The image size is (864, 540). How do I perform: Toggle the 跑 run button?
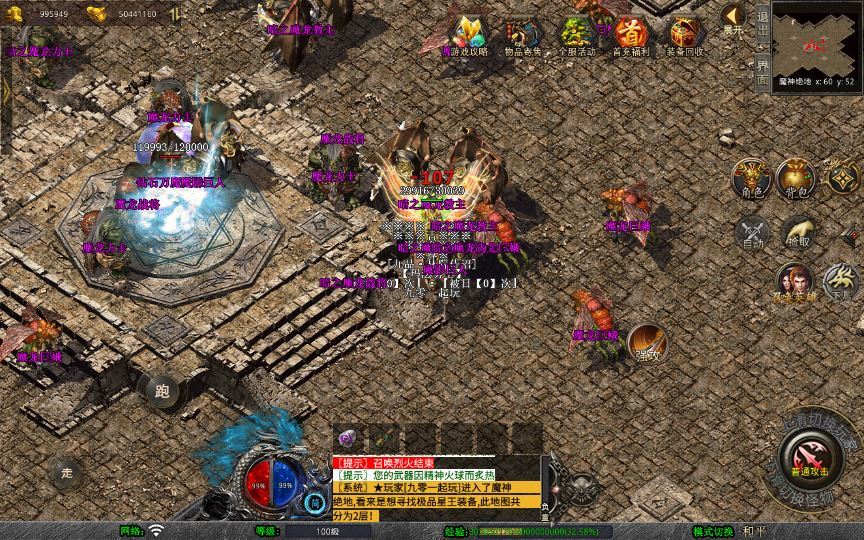pyautogui.click(x=163, y=391)
